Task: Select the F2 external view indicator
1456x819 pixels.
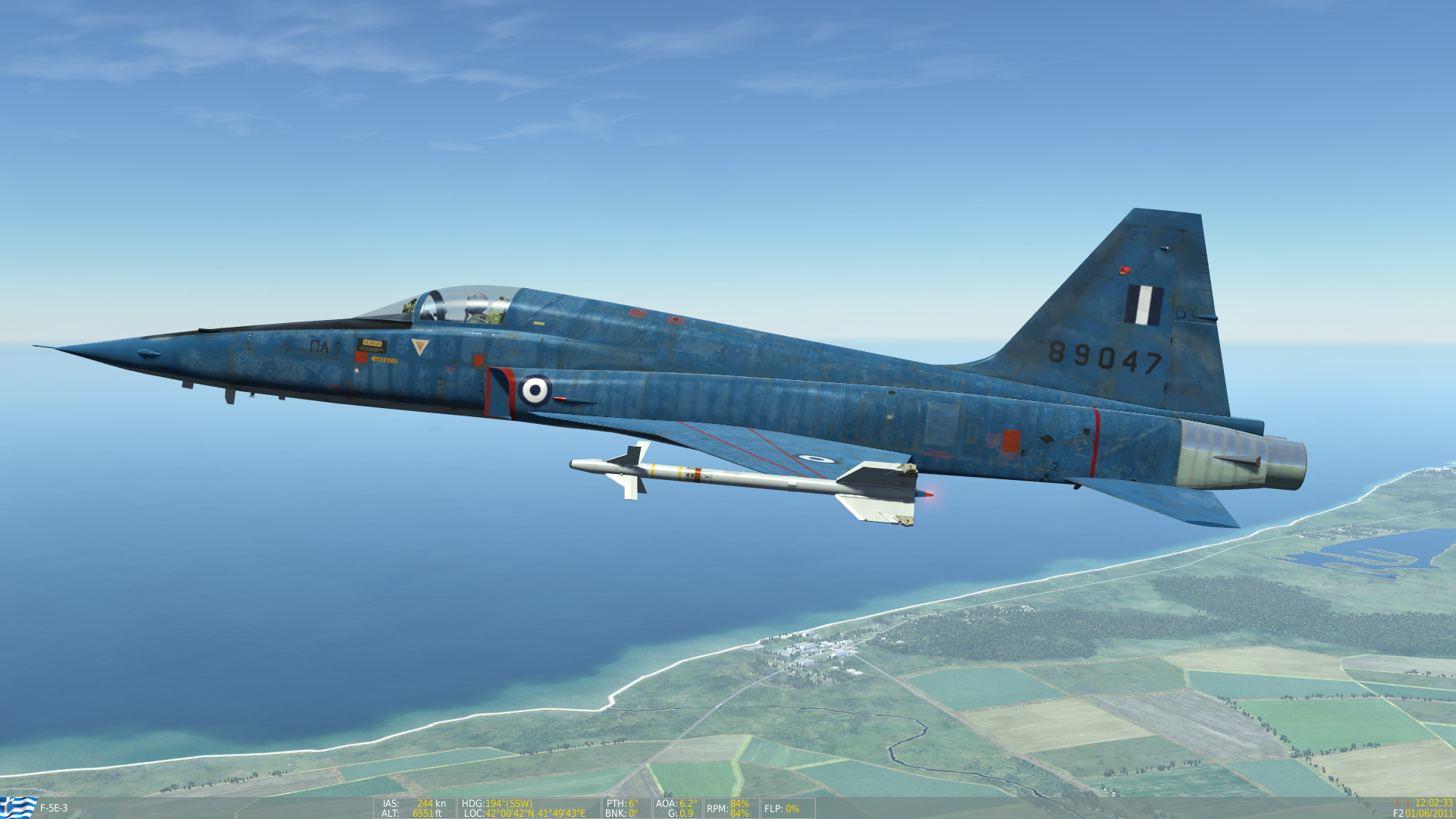Action: click(1400, 812)
